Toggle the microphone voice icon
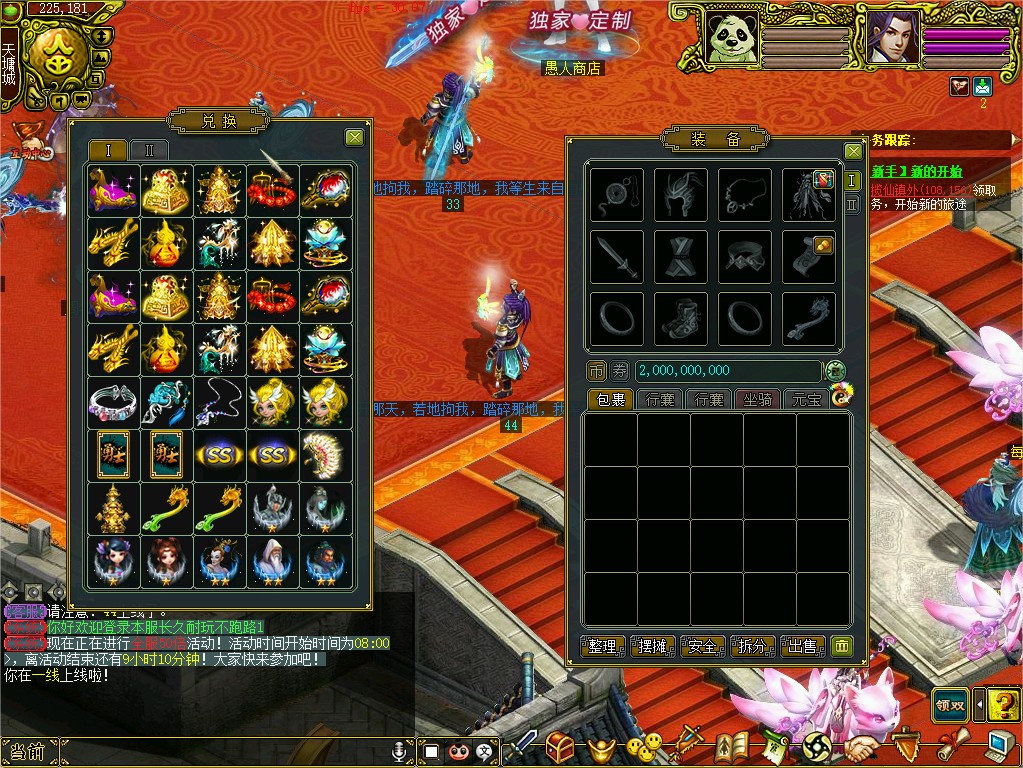The width and height of the screenshot is (1023, 768). [400, 750]
